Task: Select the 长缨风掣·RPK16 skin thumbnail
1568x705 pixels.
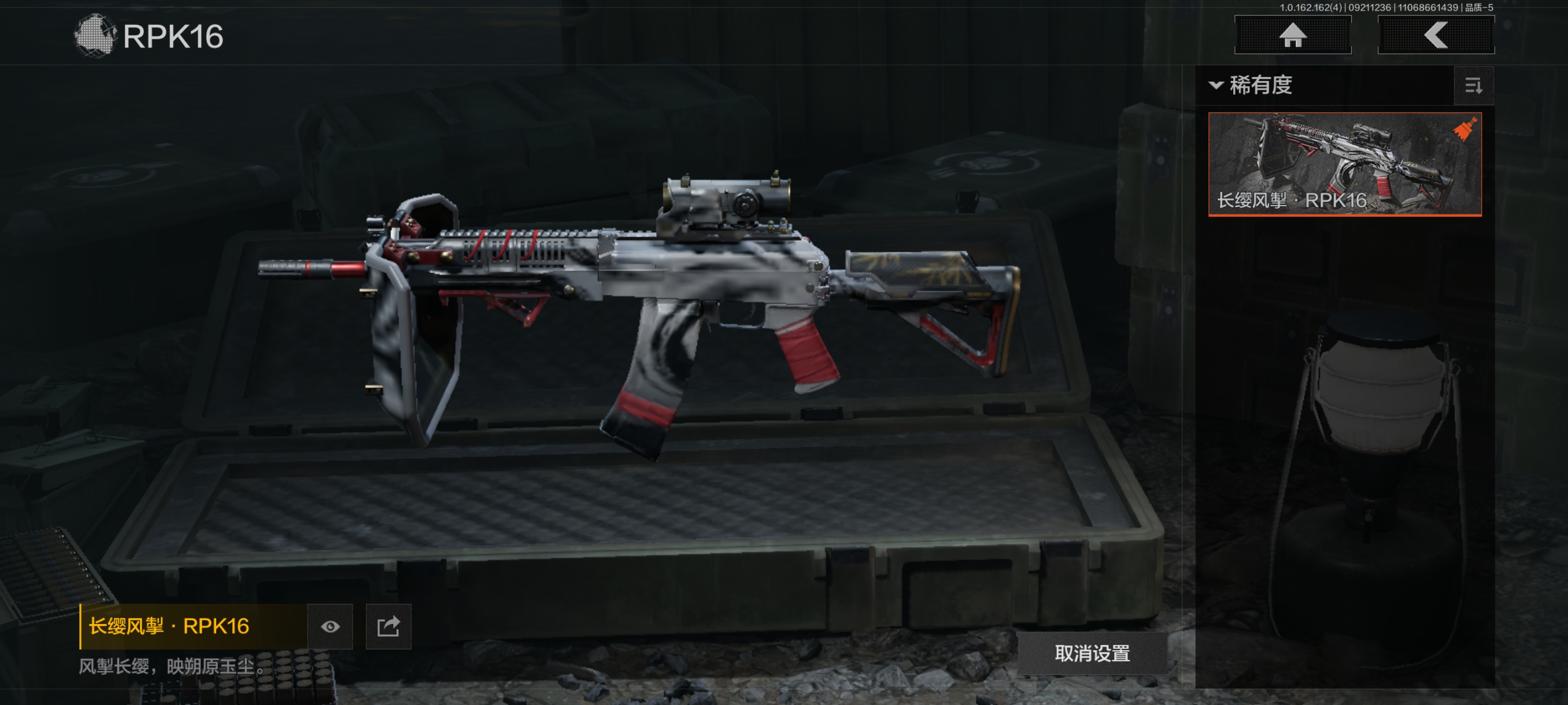Action: pos(1344,164)
